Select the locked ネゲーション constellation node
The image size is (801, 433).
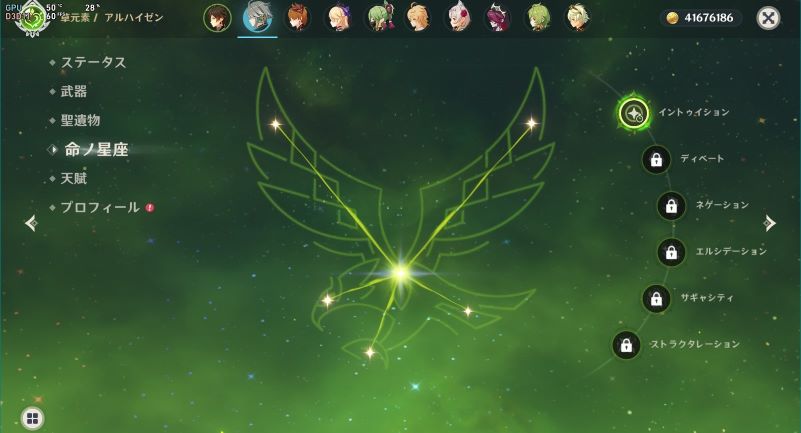[x=671, y=205]
